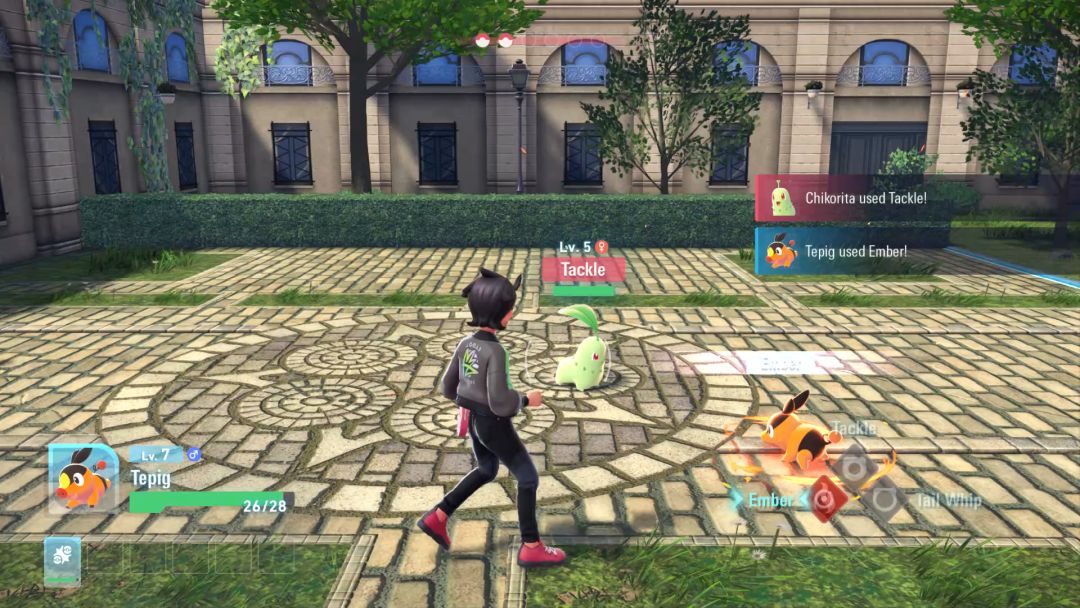Choose the Tackle move in the move wheel
1080x608 pixels.
[855, 464]
